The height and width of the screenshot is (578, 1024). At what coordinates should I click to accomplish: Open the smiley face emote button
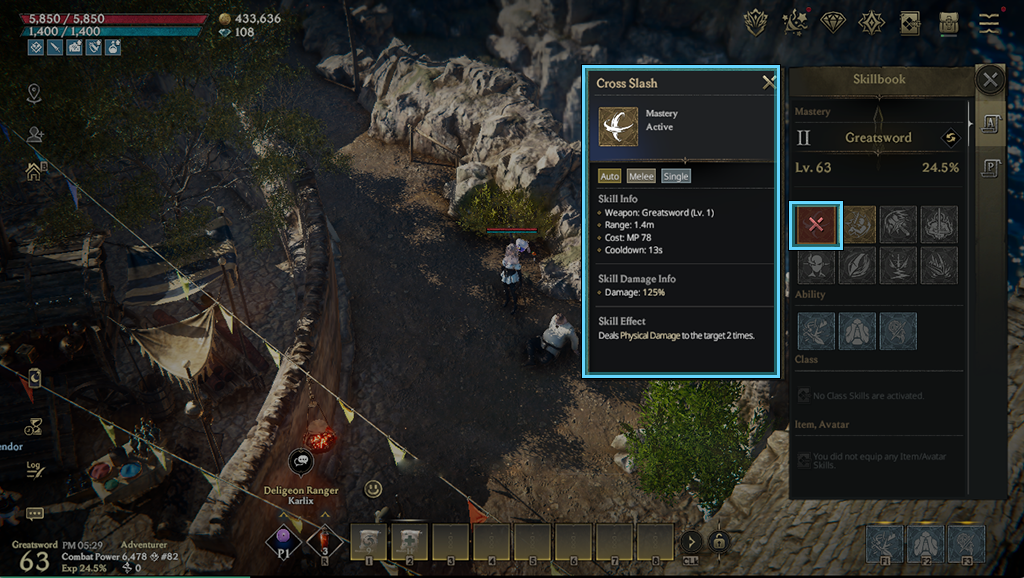[373, 489]
